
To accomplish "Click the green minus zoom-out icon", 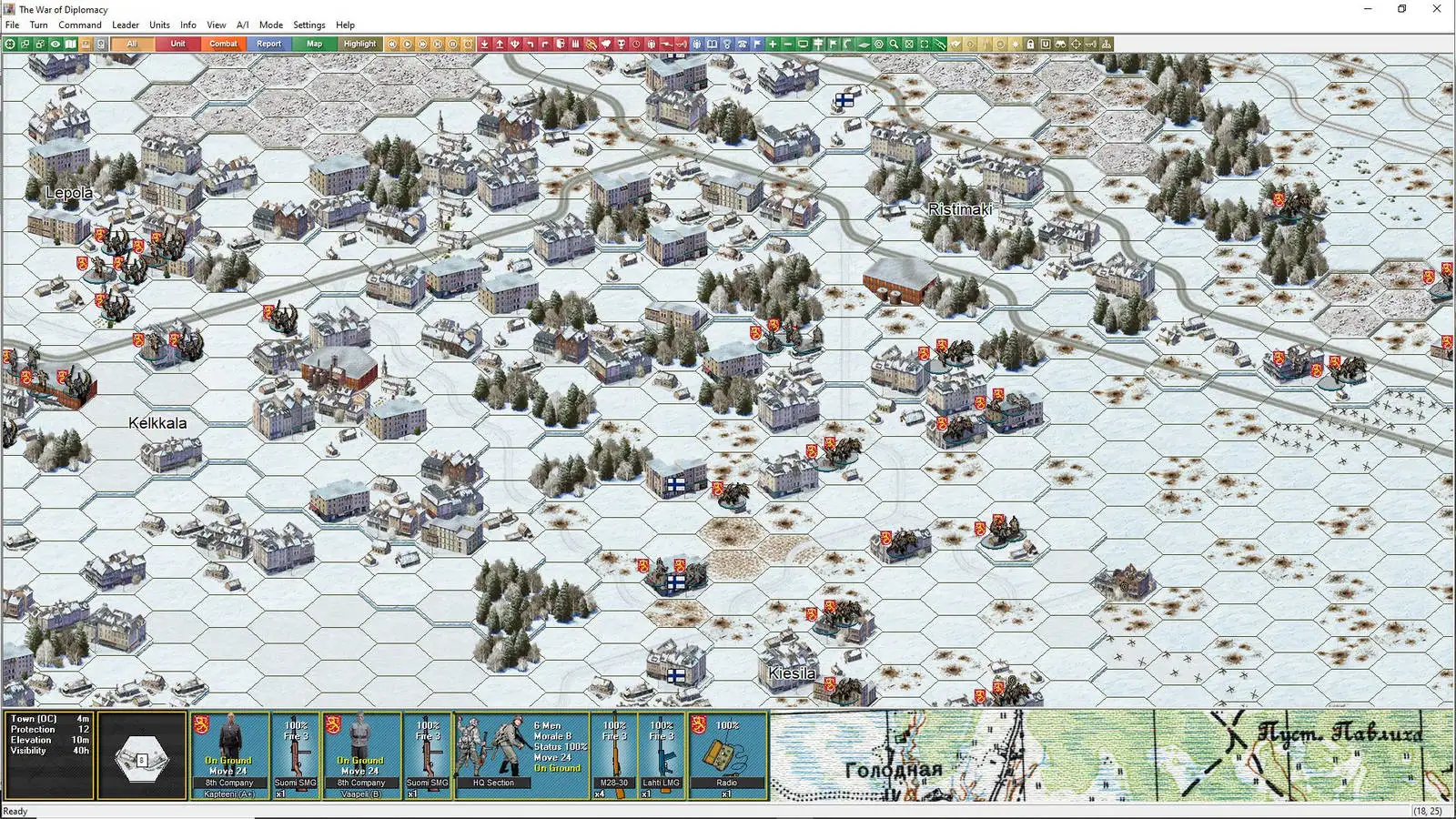I will [788, 43].
